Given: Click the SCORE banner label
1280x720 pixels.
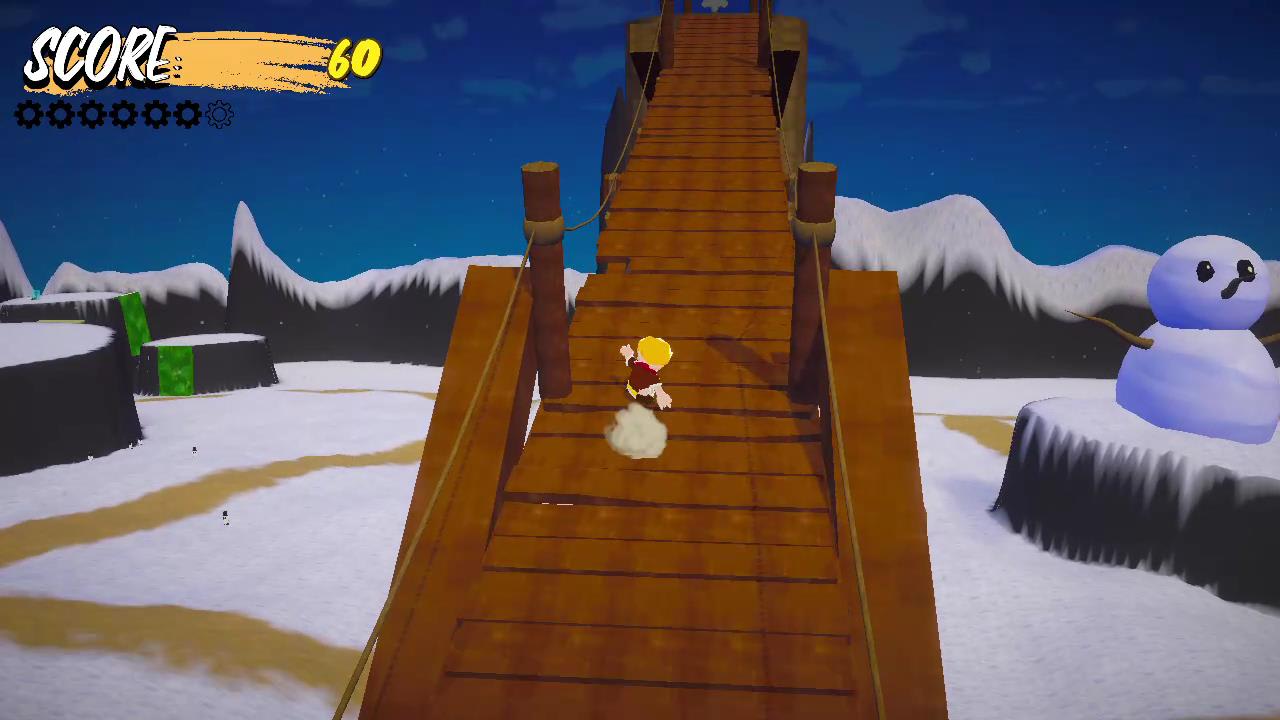Looking at the screenshot, I should [x=100, y=58].
